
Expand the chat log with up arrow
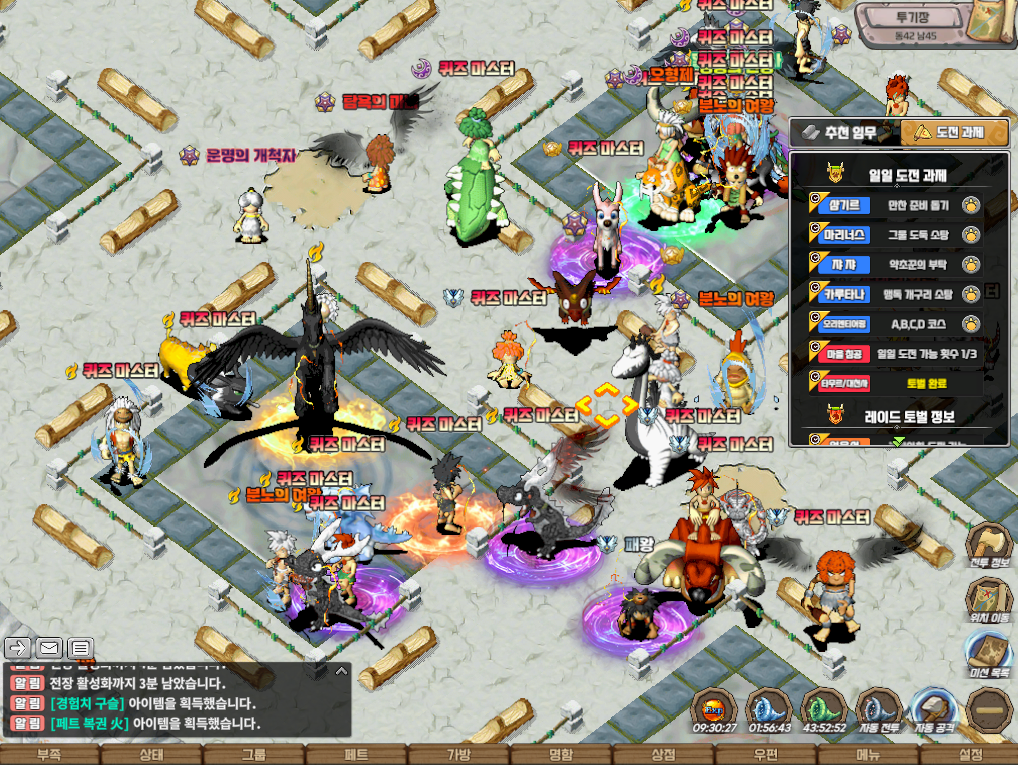(341, 671)
